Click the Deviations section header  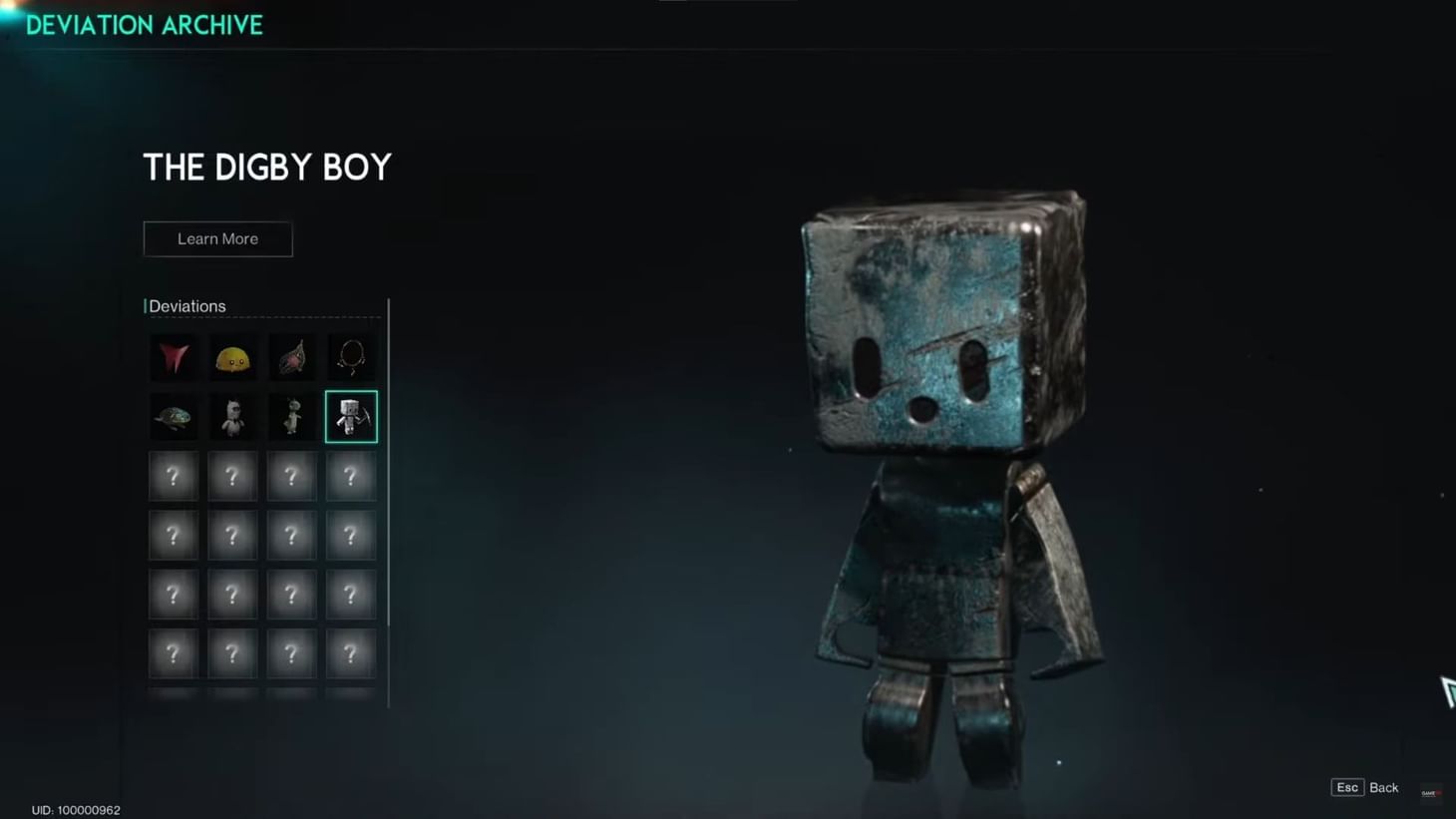point(186,306)
